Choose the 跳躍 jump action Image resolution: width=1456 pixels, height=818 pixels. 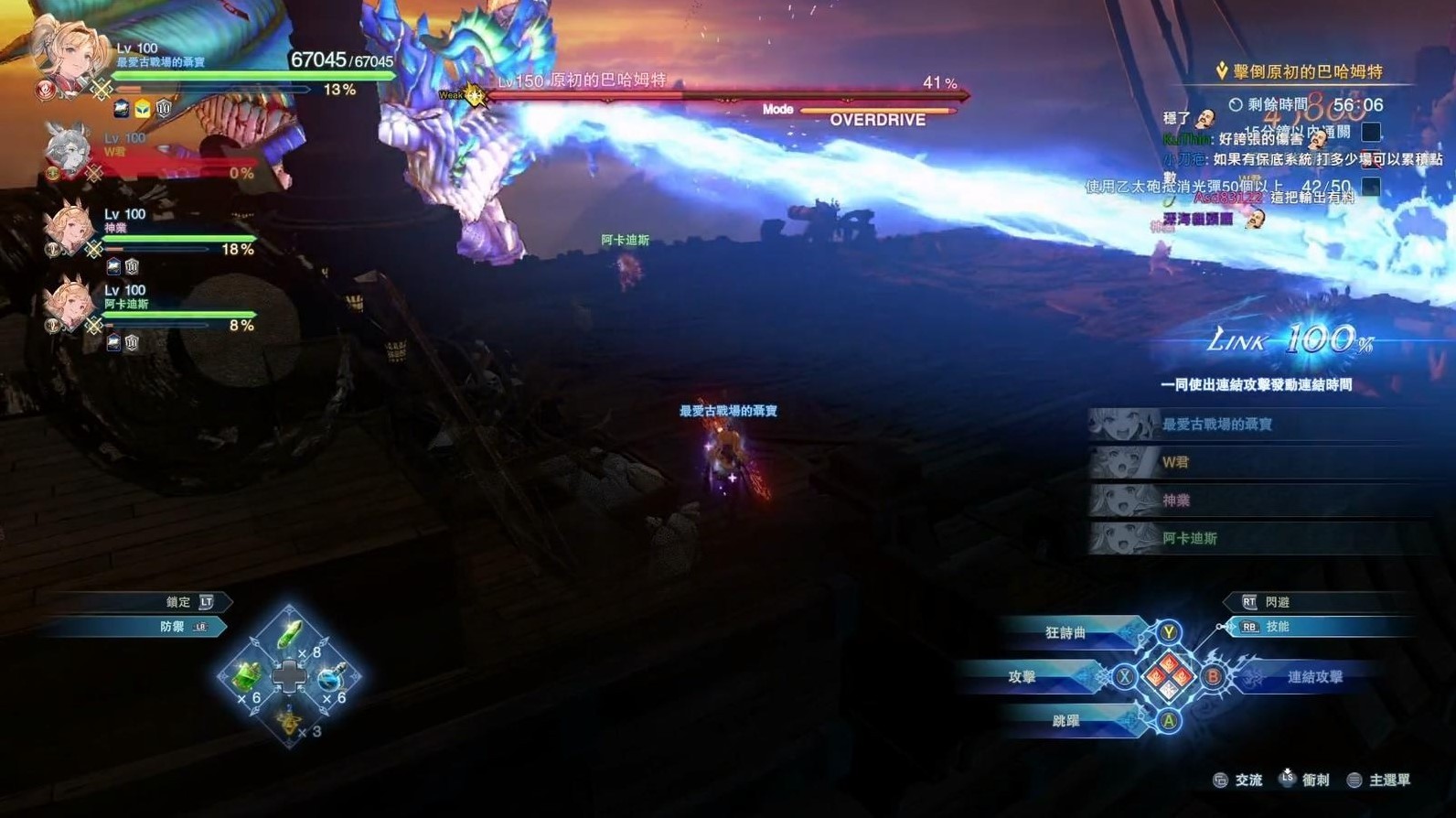(x=1066, y=721)
